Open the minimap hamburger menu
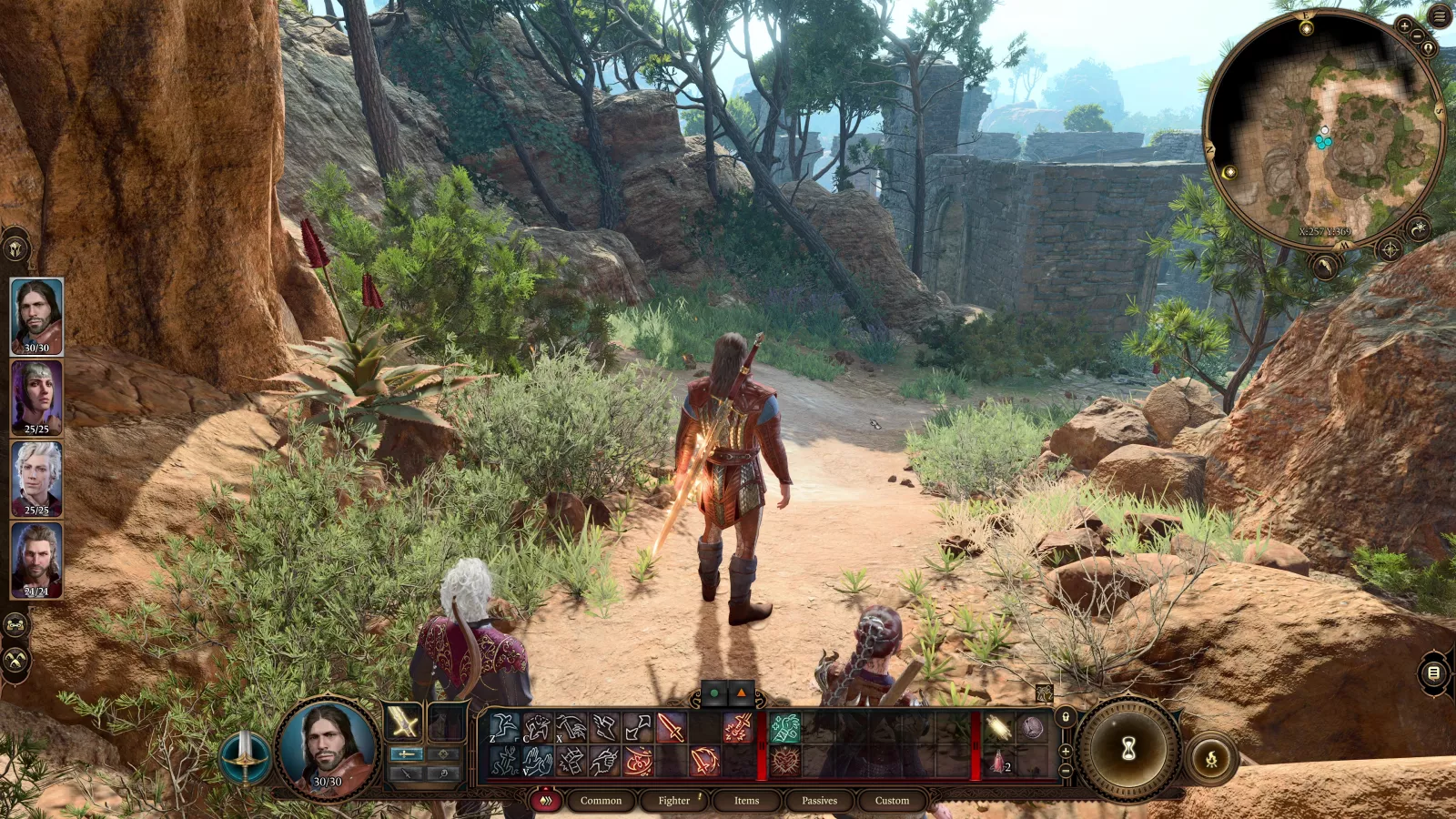This screenshot has width=1456, height=819. 1438,15
